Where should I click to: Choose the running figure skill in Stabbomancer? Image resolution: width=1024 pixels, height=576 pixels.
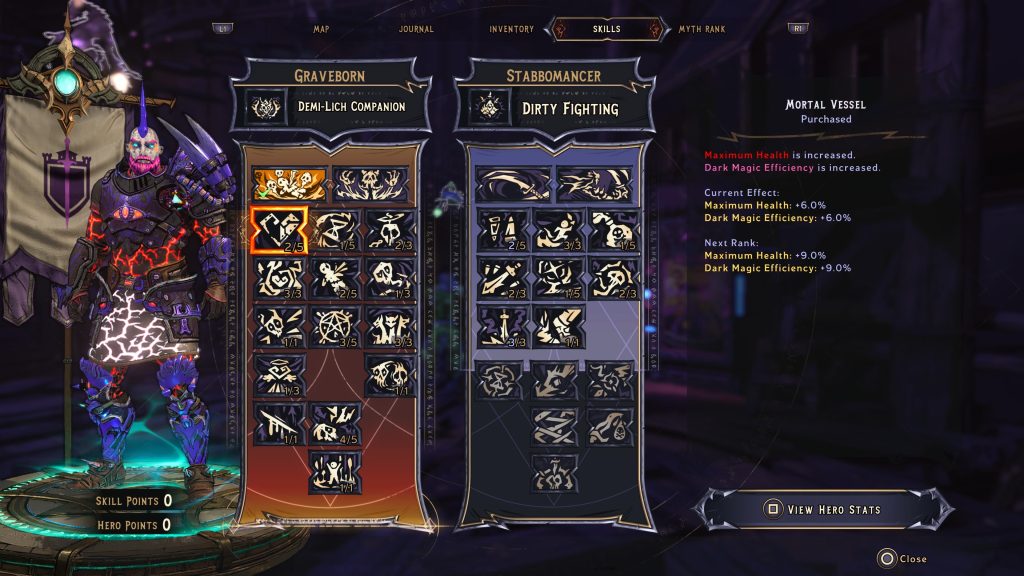point(557,229)
